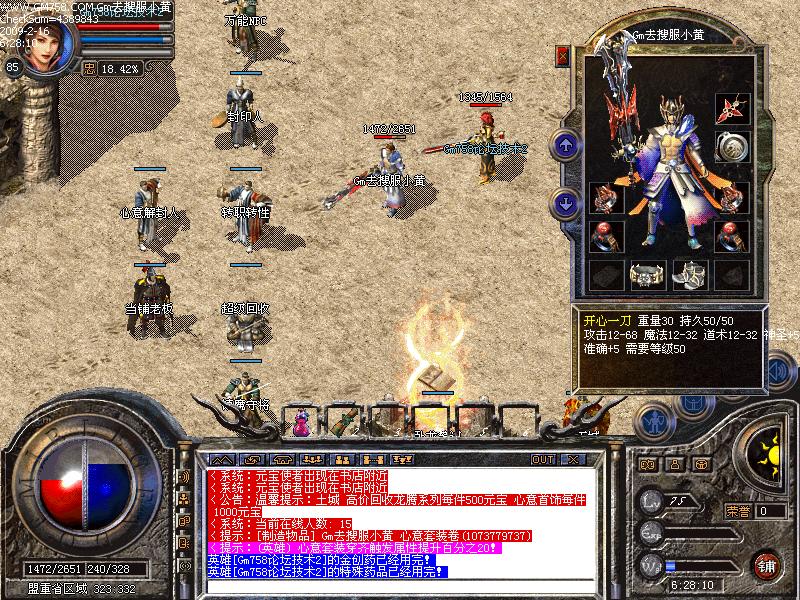Close the chat panel with the X
The height and width of the screenshot is (600, 800).
[572, 459]
